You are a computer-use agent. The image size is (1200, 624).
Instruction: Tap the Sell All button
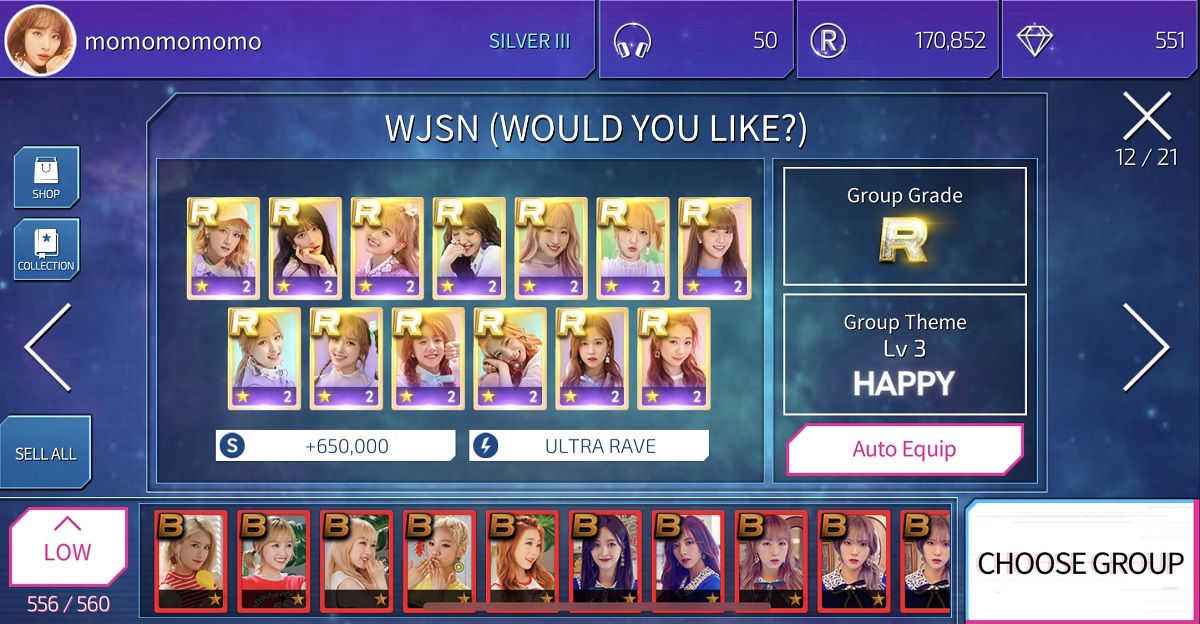click(46, 453)
